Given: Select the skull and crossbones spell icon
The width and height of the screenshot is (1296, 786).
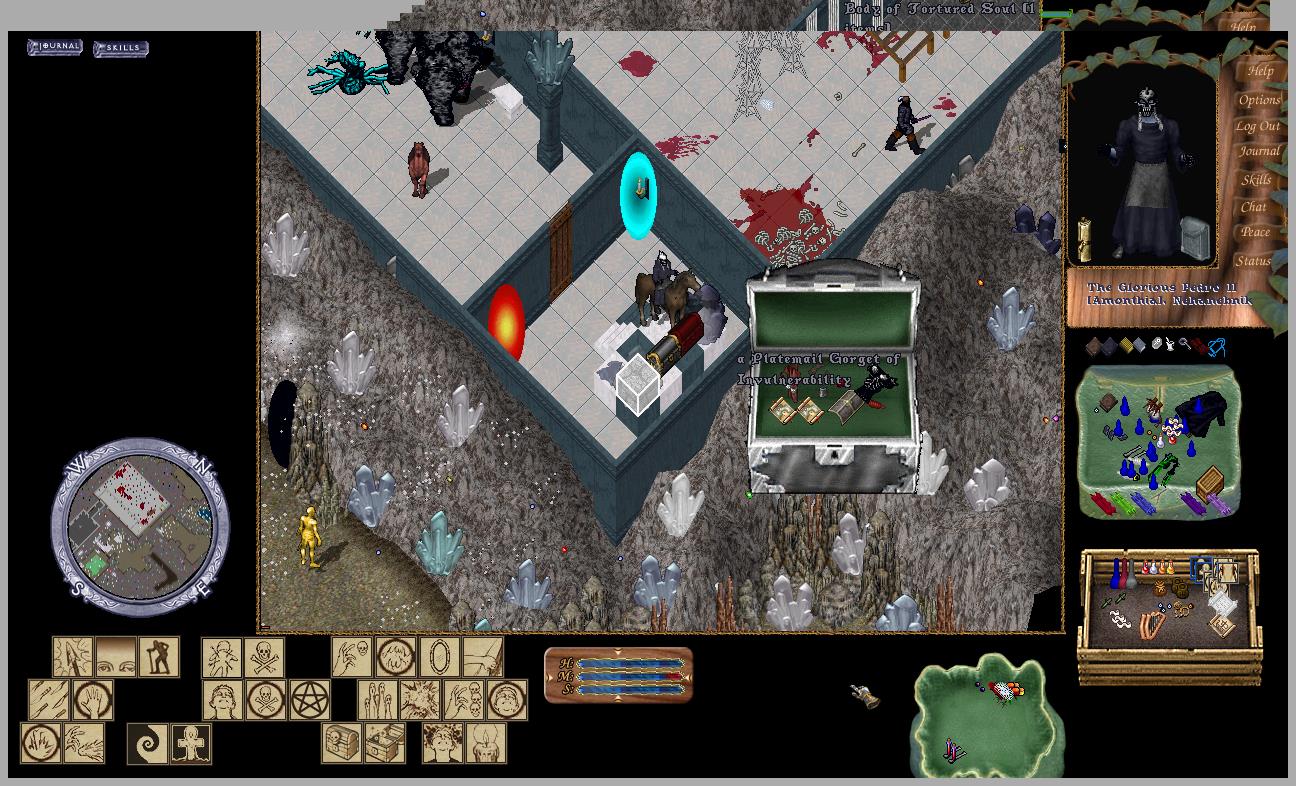Looking at the screenshot, I should [x=265, y=657].
